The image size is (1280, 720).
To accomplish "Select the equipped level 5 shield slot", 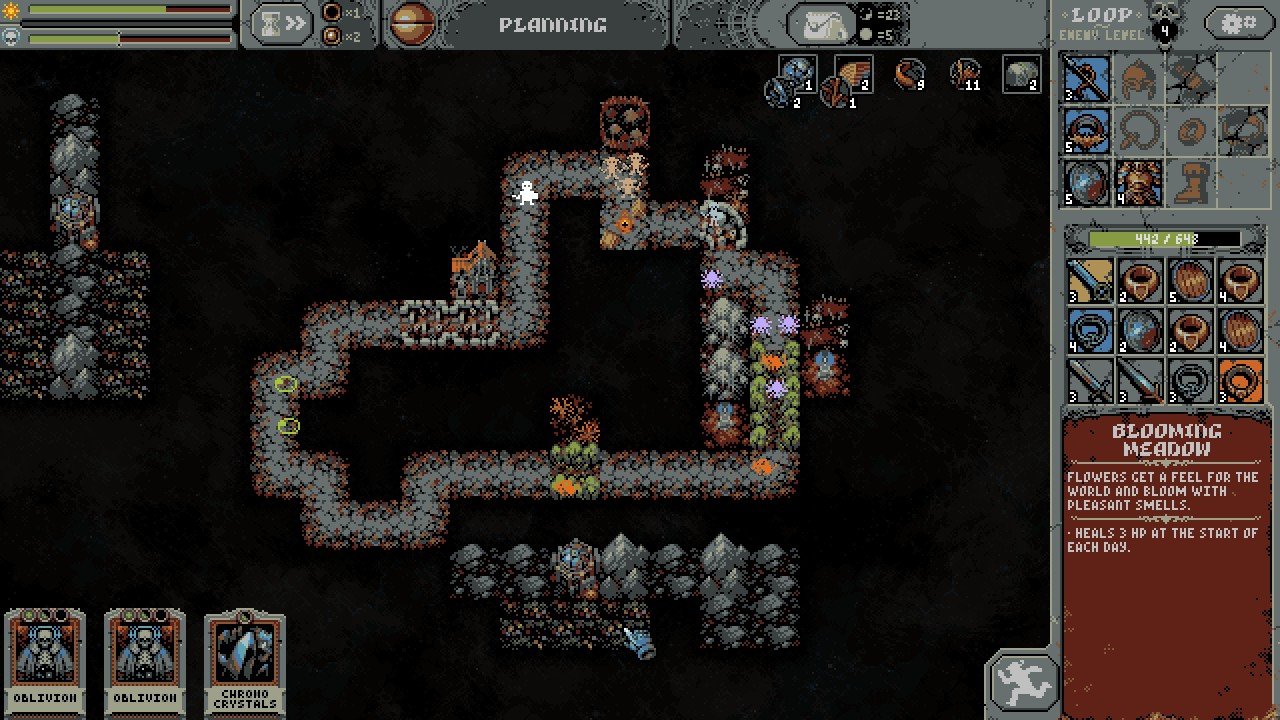I will pos(1086,182).
